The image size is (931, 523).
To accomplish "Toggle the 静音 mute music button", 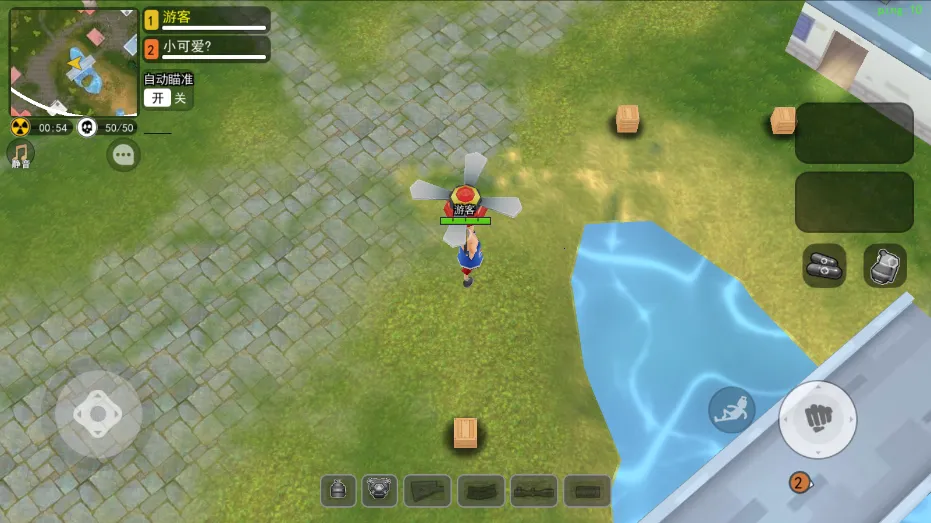I will click(21, 154).
